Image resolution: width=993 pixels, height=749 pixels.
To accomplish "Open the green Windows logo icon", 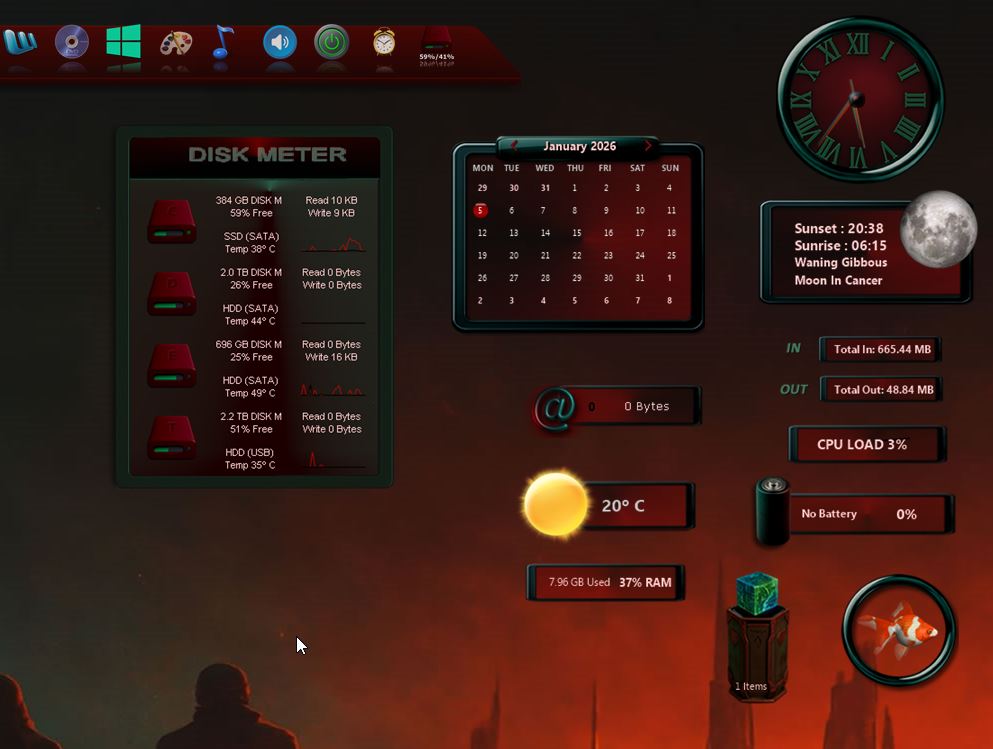I will [x=123, y=42].
